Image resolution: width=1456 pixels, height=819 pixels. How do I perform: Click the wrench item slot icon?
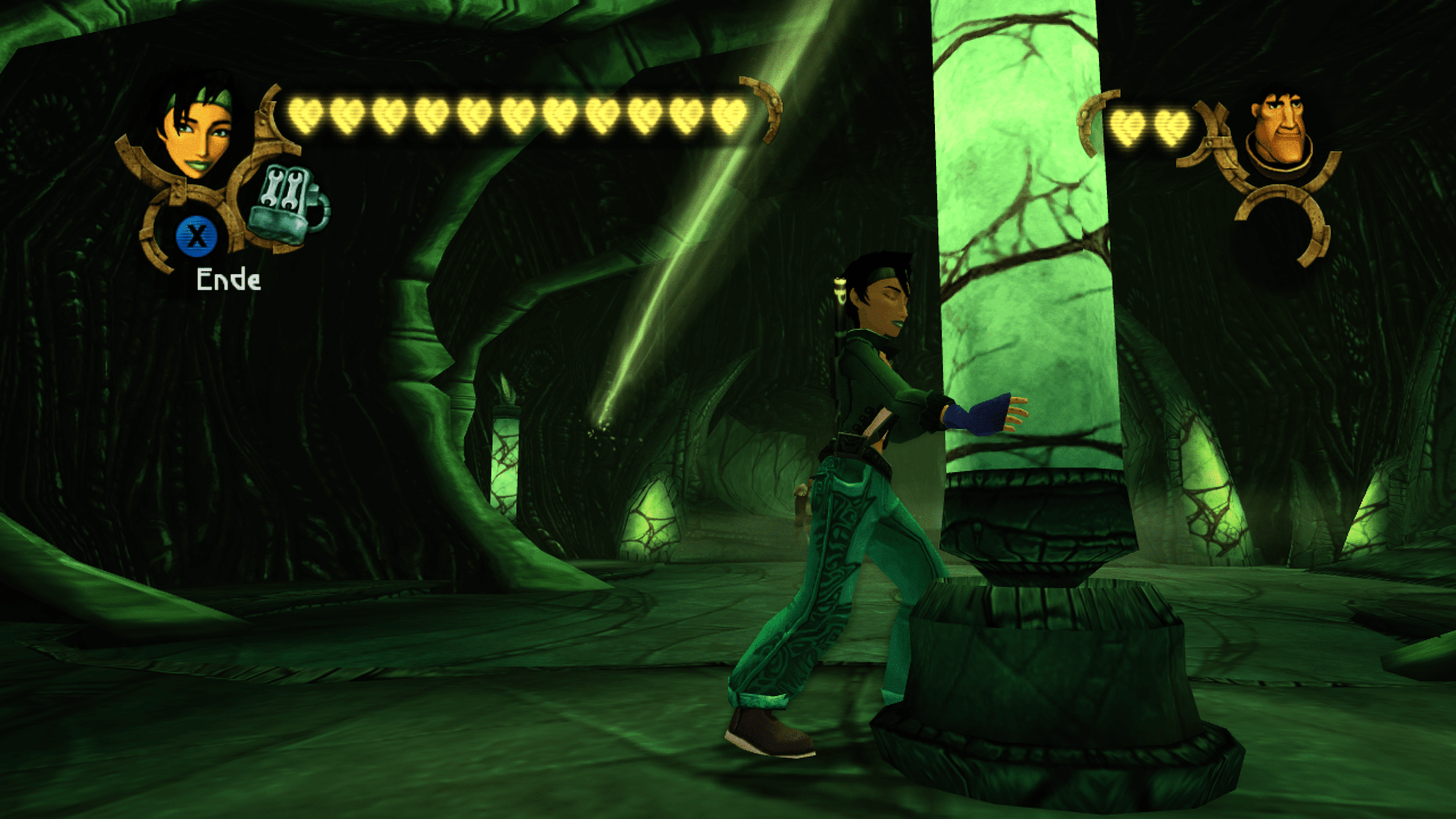coord(287,205)
